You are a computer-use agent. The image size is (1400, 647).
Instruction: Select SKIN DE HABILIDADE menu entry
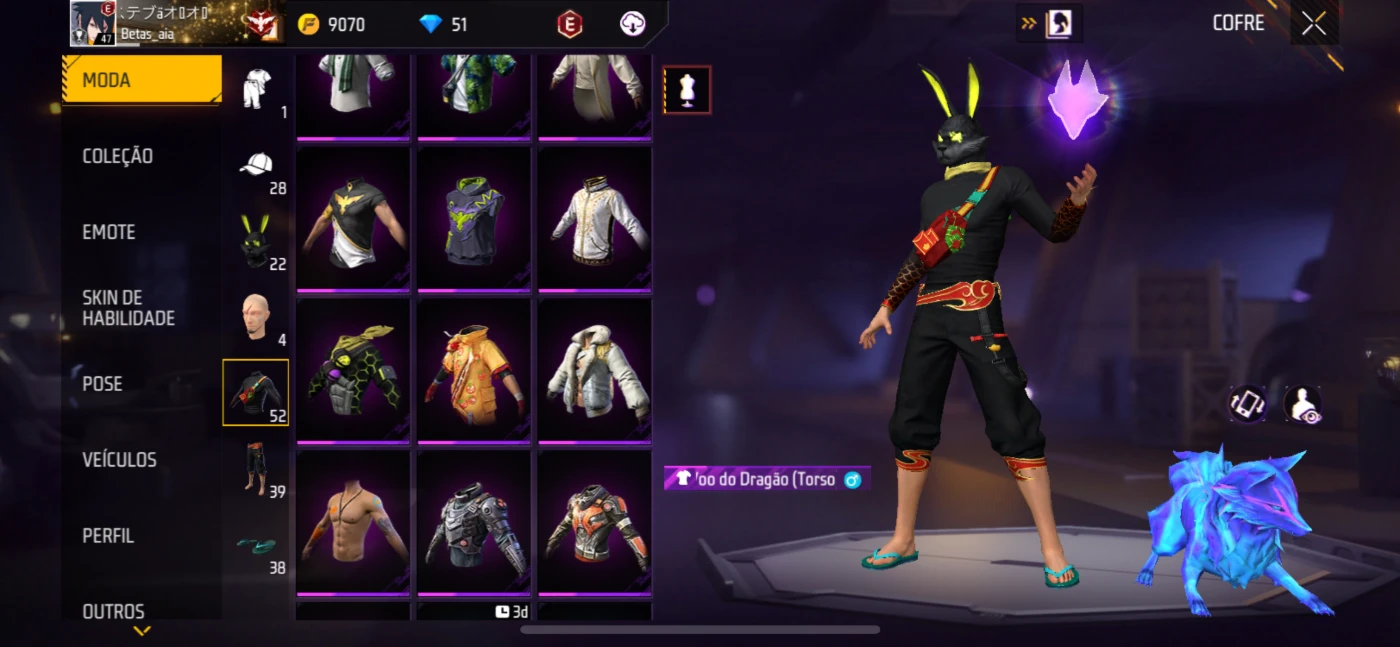(x=128, y=308)
